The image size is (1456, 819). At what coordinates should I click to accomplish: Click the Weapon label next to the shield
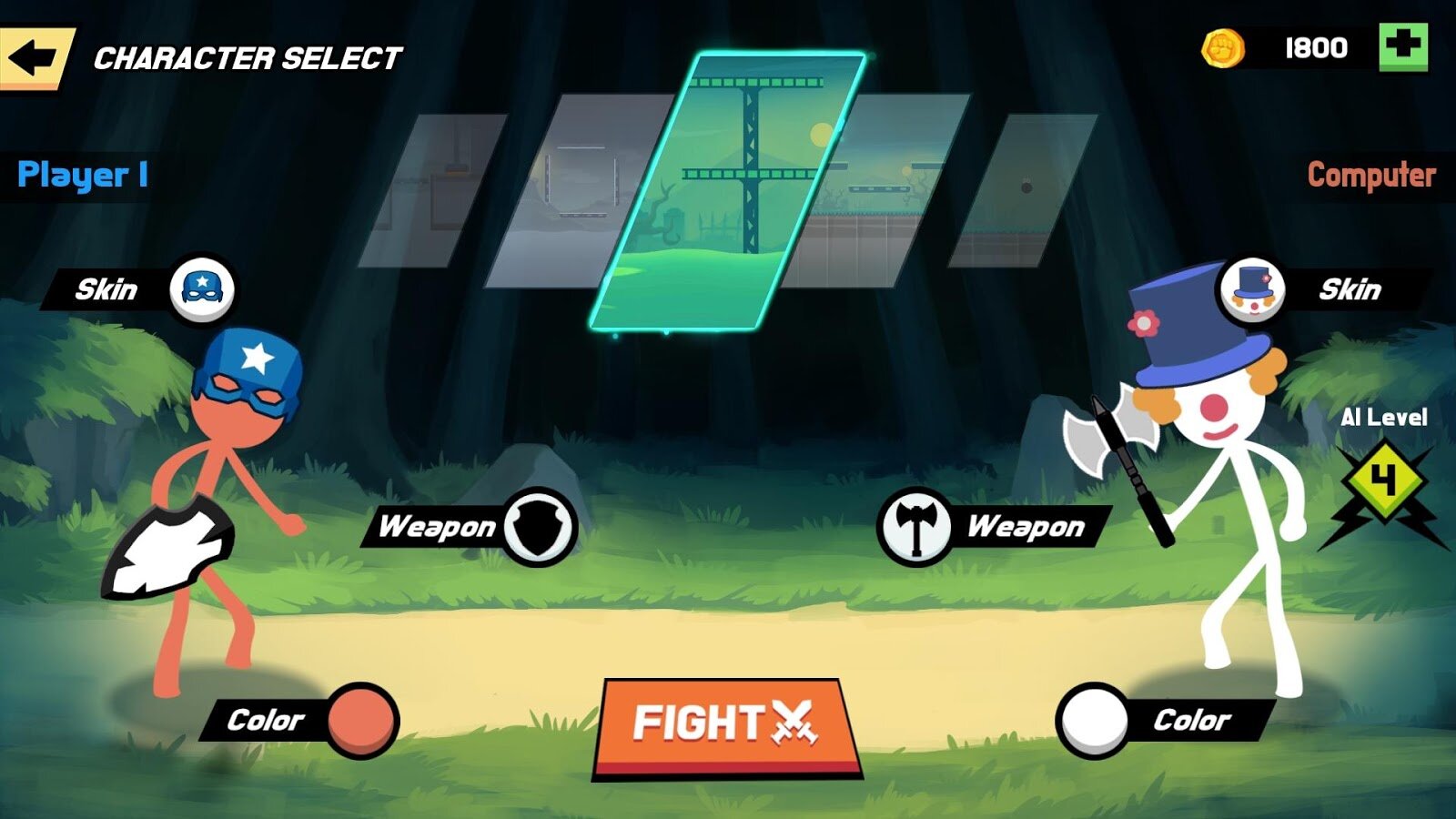437,526
